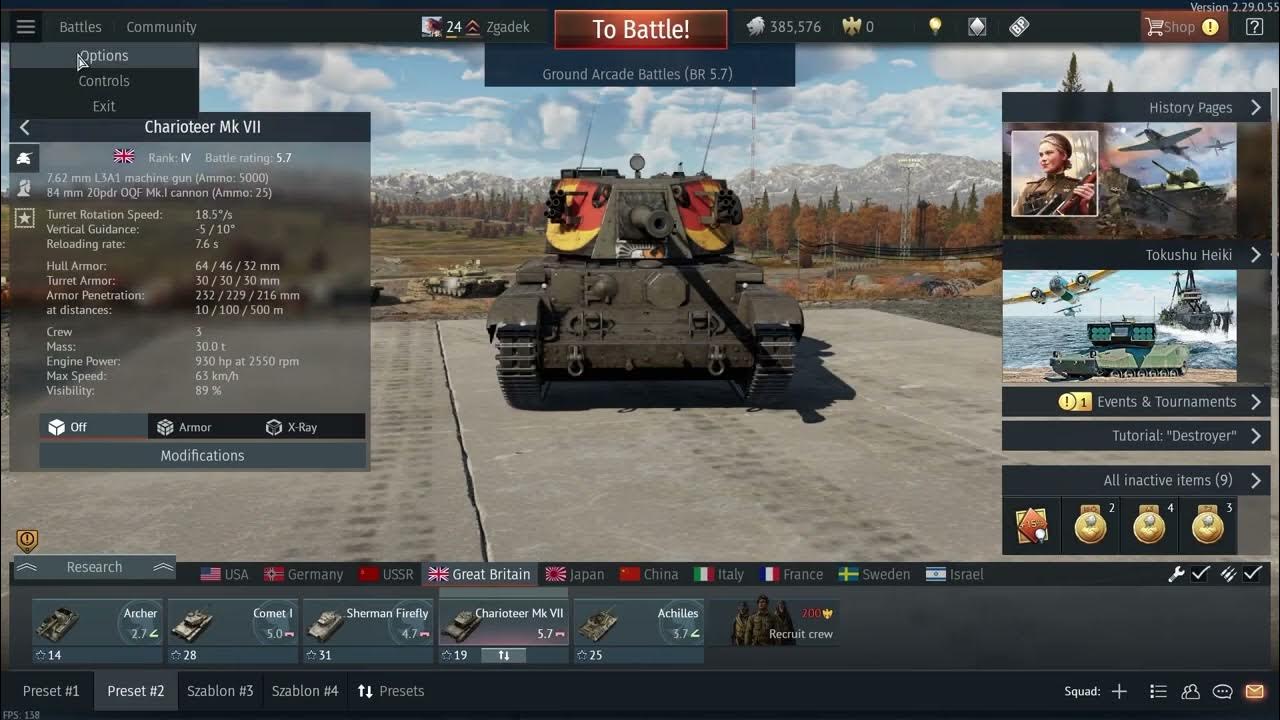Click the To Battle button
This screenshot has height=720, width=1280.
click(x=640, y=29)
